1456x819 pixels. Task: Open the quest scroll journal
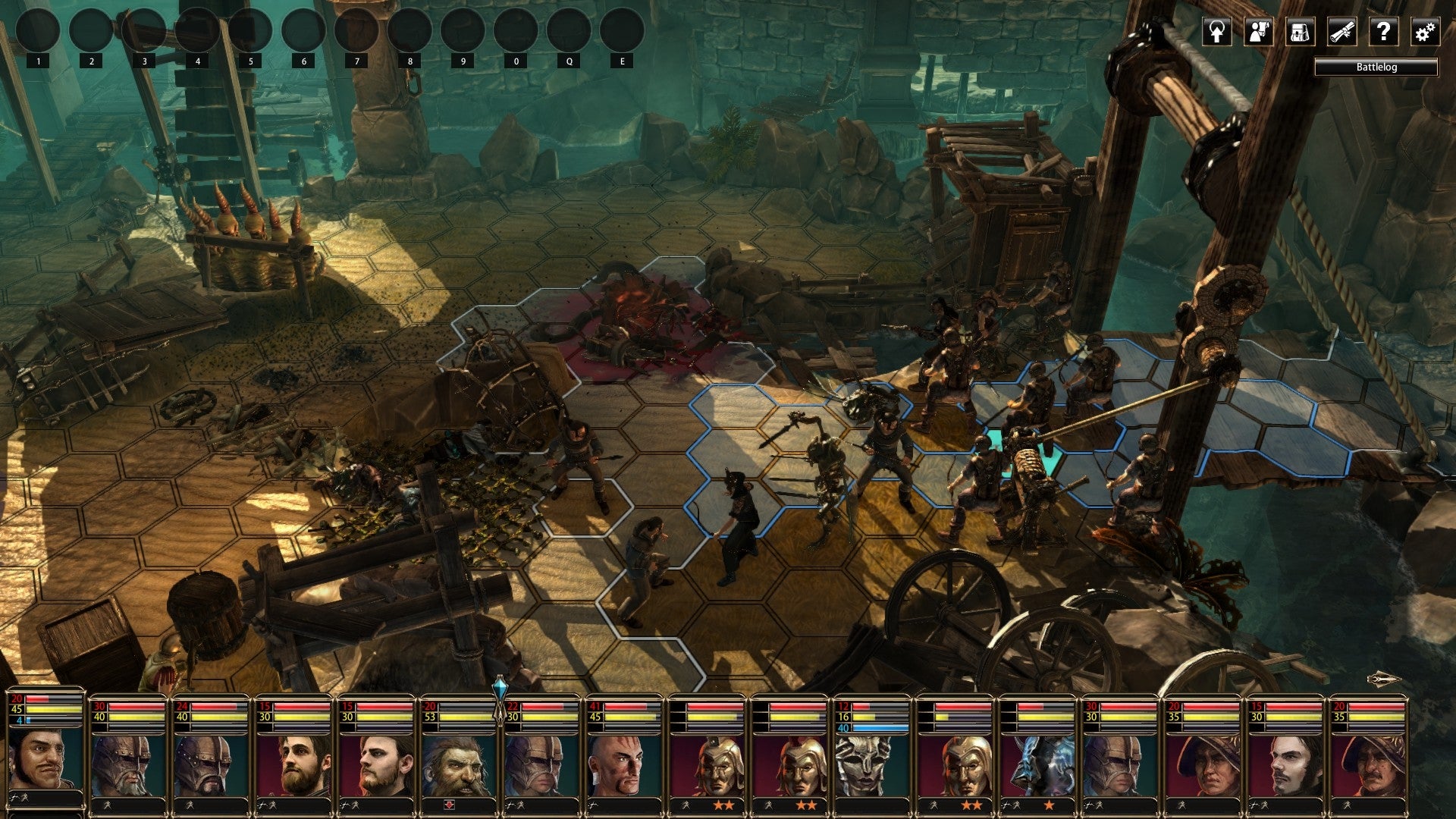pos(1341,32)
